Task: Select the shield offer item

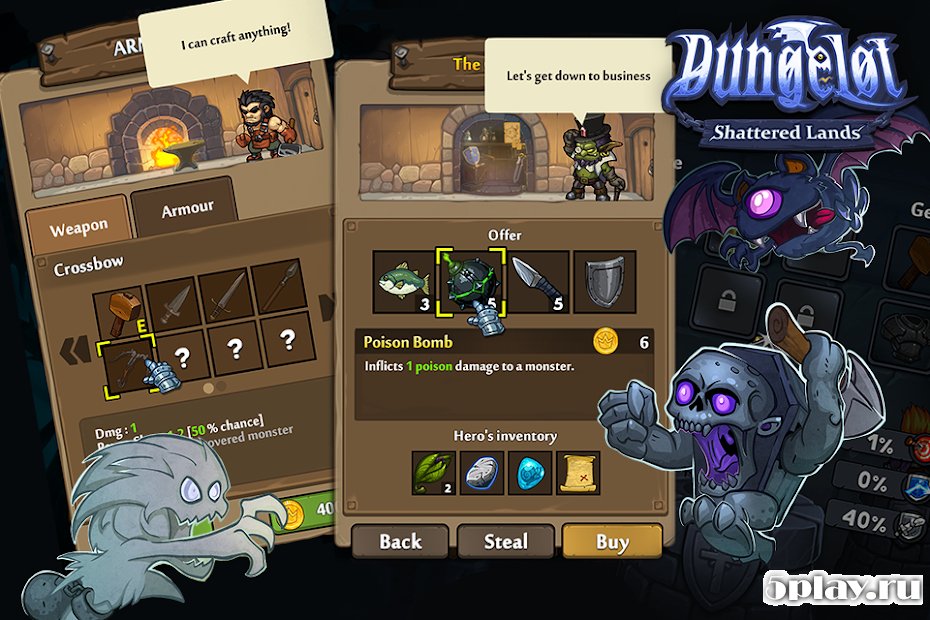Action: point(603,282)
